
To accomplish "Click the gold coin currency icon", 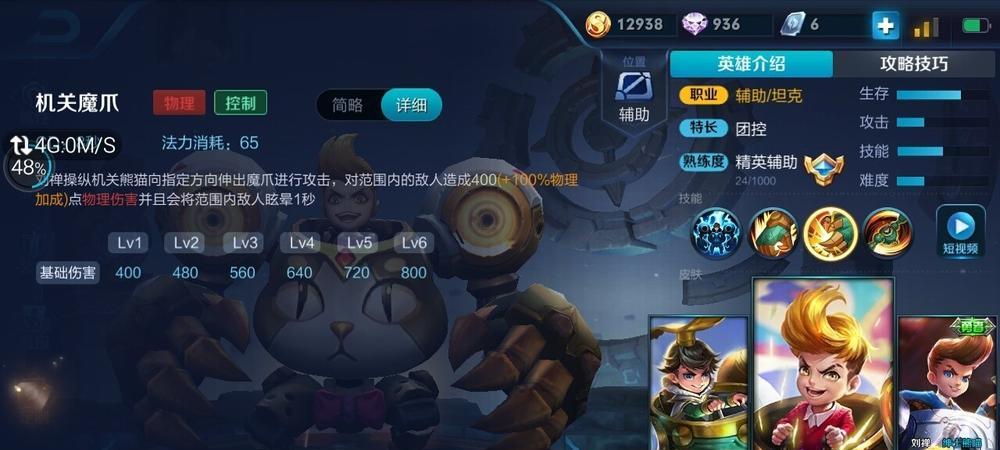I will coord(599,24).
